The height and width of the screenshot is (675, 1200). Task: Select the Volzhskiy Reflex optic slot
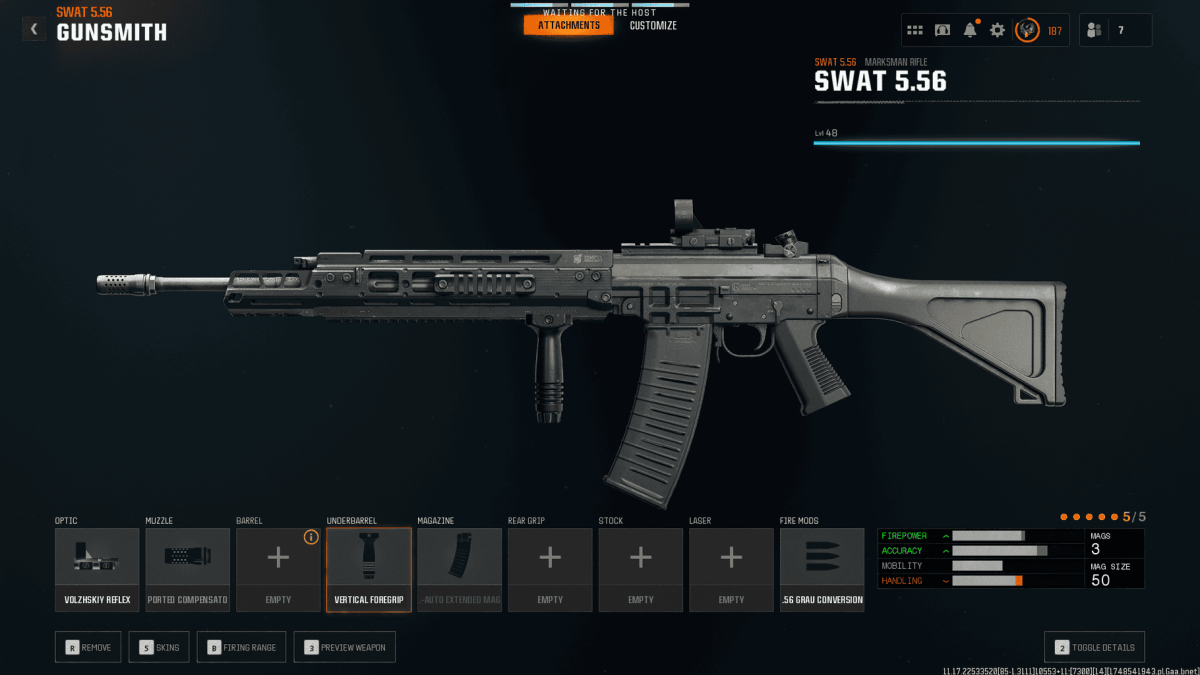point(97,569)
